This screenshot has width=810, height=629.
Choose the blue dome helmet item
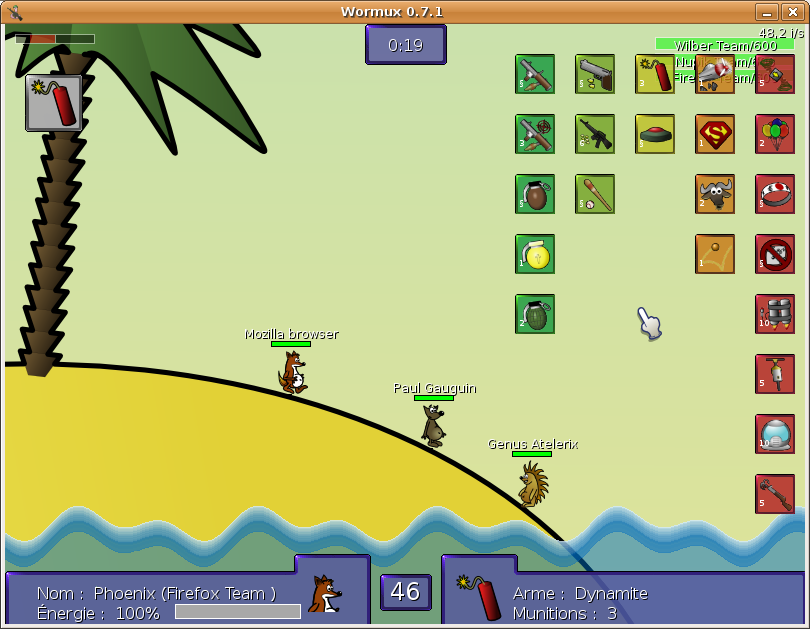point(775,434)
